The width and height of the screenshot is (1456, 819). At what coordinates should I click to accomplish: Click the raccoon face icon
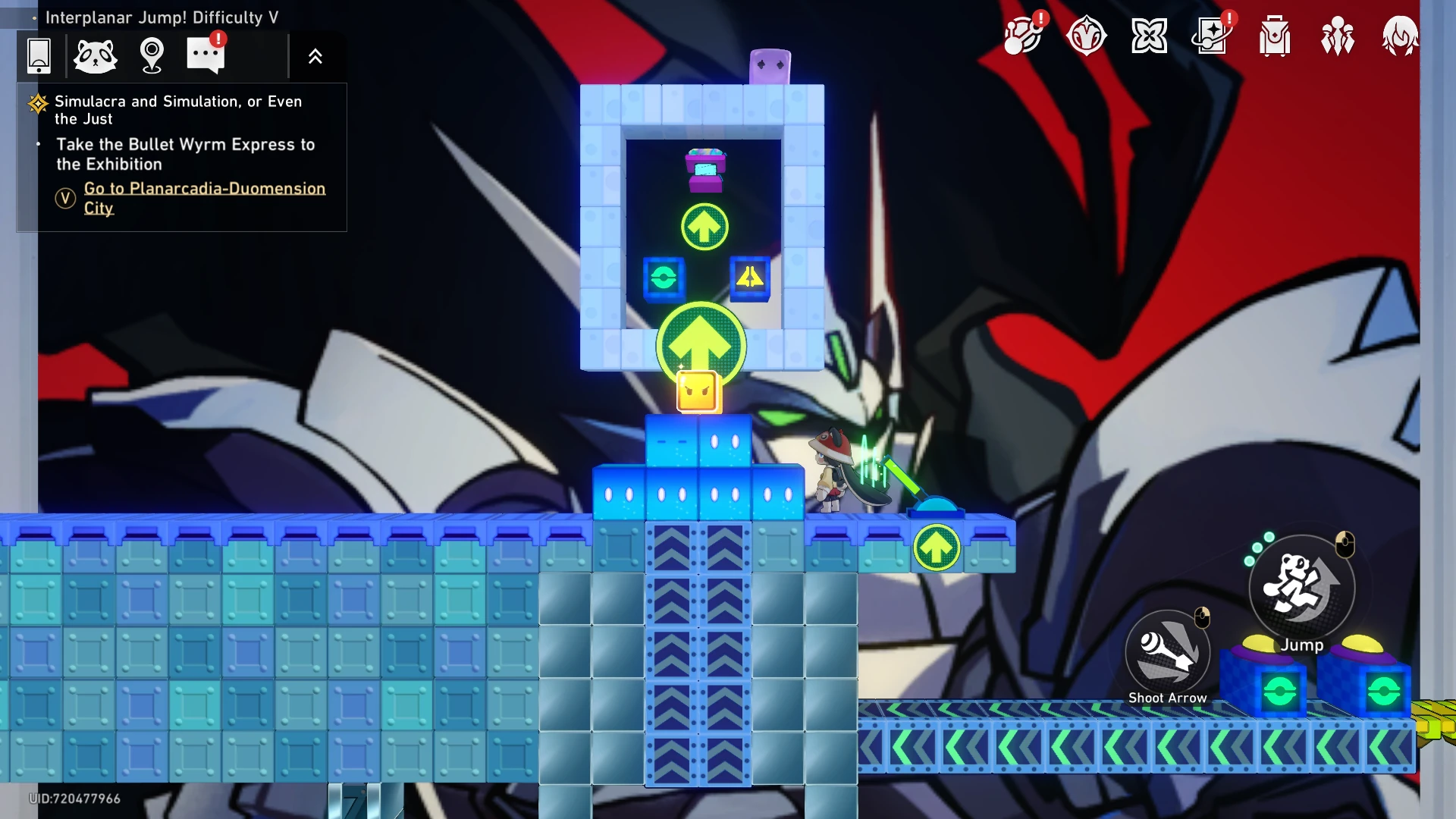[96, 55]
